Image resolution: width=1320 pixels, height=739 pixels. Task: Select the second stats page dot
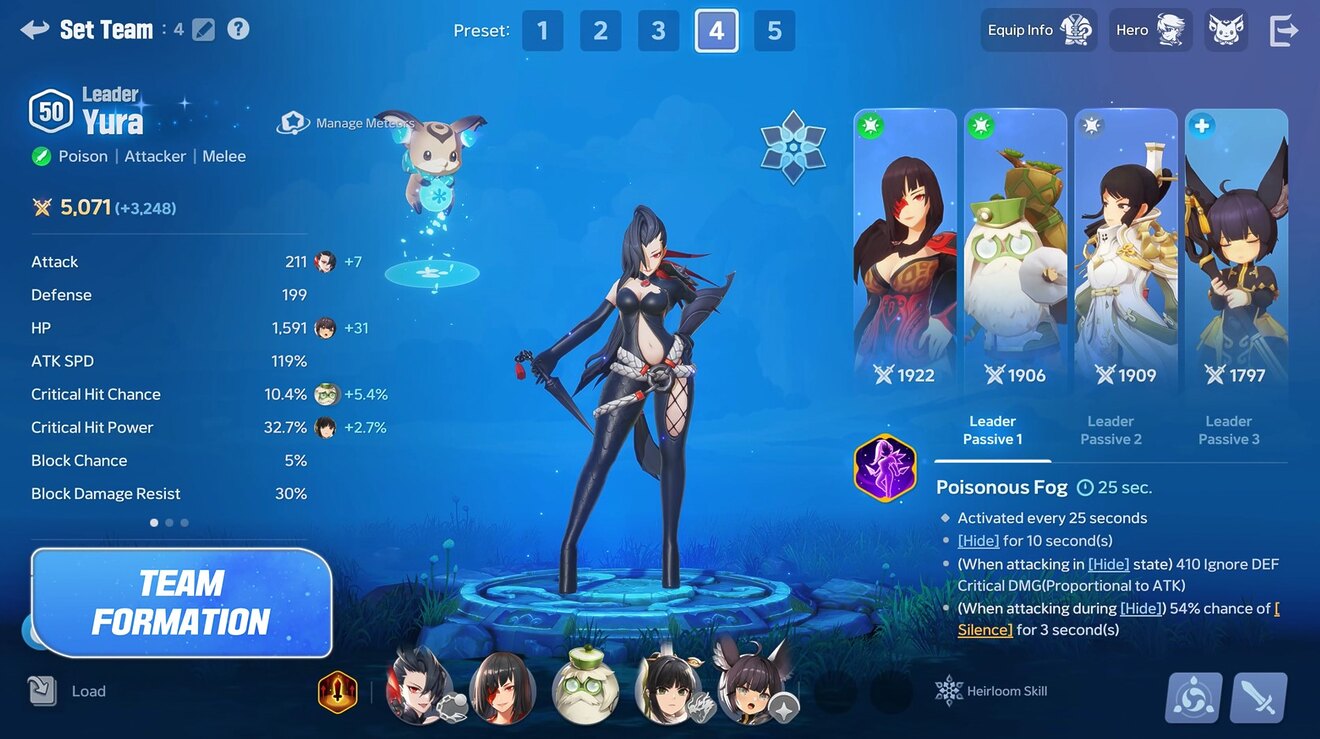pyautogui.click(x=168, y=522)
